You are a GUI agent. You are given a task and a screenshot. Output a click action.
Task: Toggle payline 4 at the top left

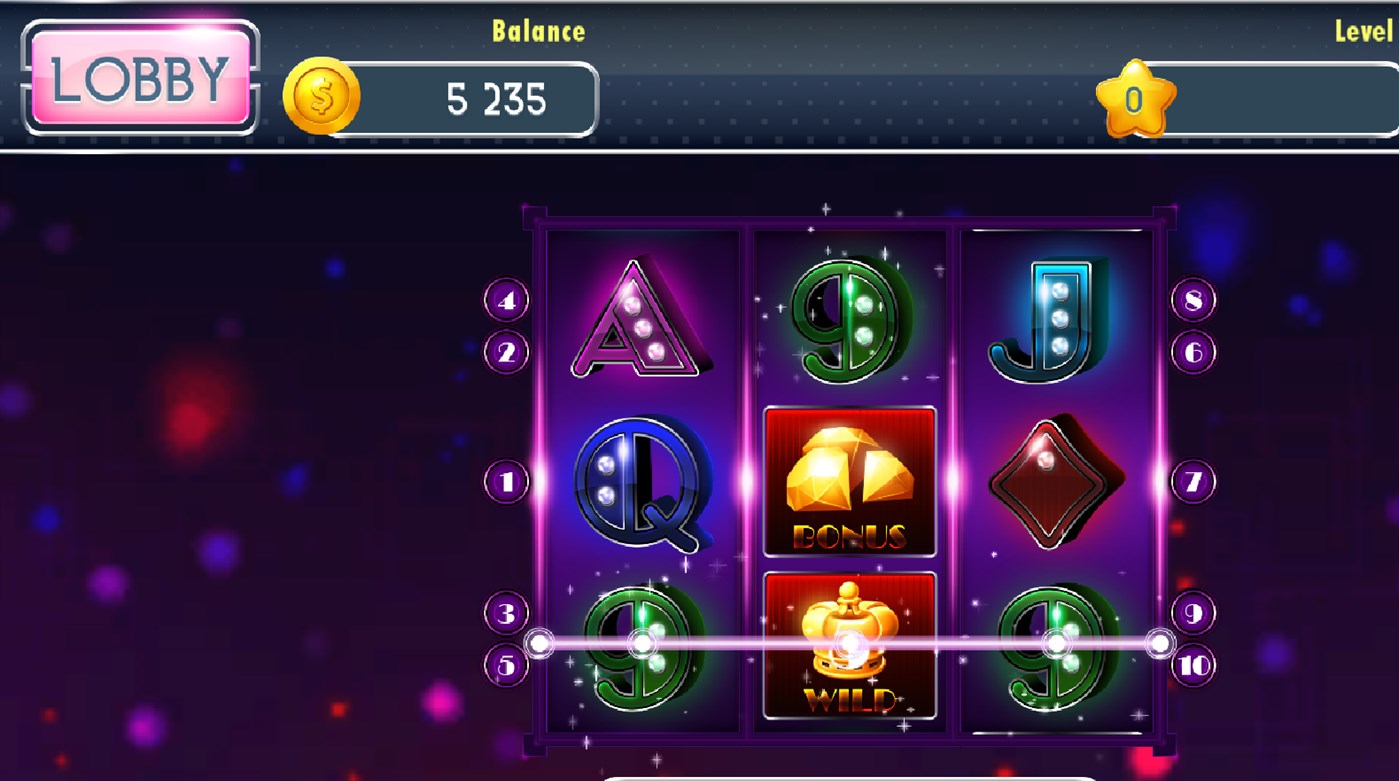tap(508, 297)
